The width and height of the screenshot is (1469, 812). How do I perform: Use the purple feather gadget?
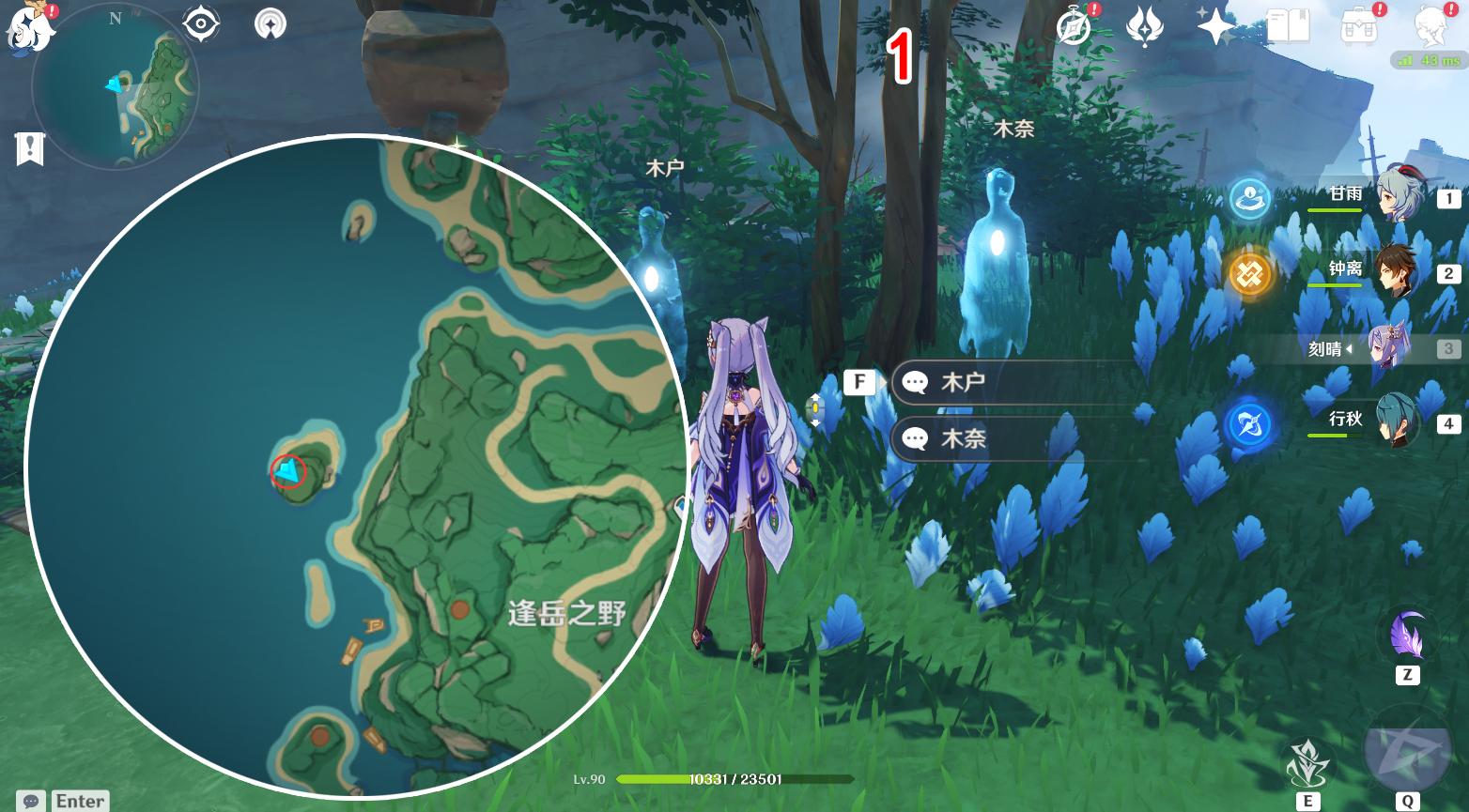(x=1406, y=634)
